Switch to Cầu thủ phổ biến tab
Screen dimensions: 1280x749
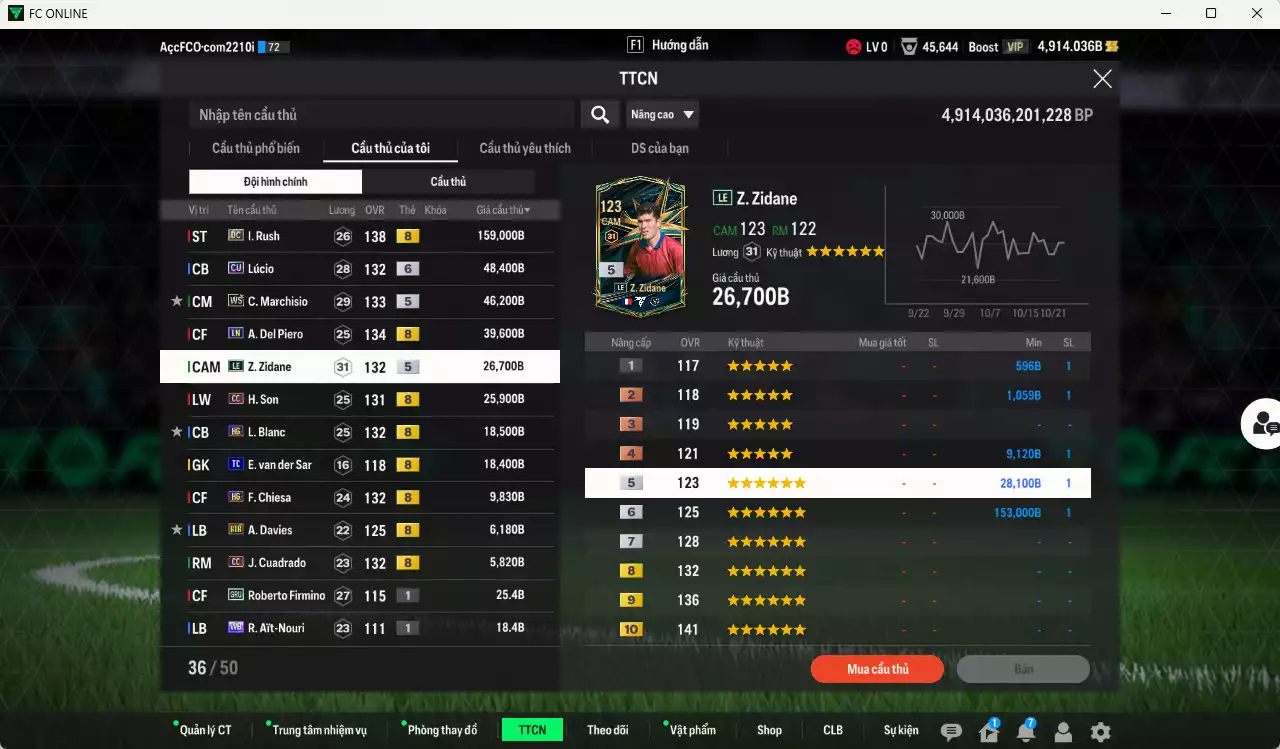pyautogui.click(x=255, y=149)
